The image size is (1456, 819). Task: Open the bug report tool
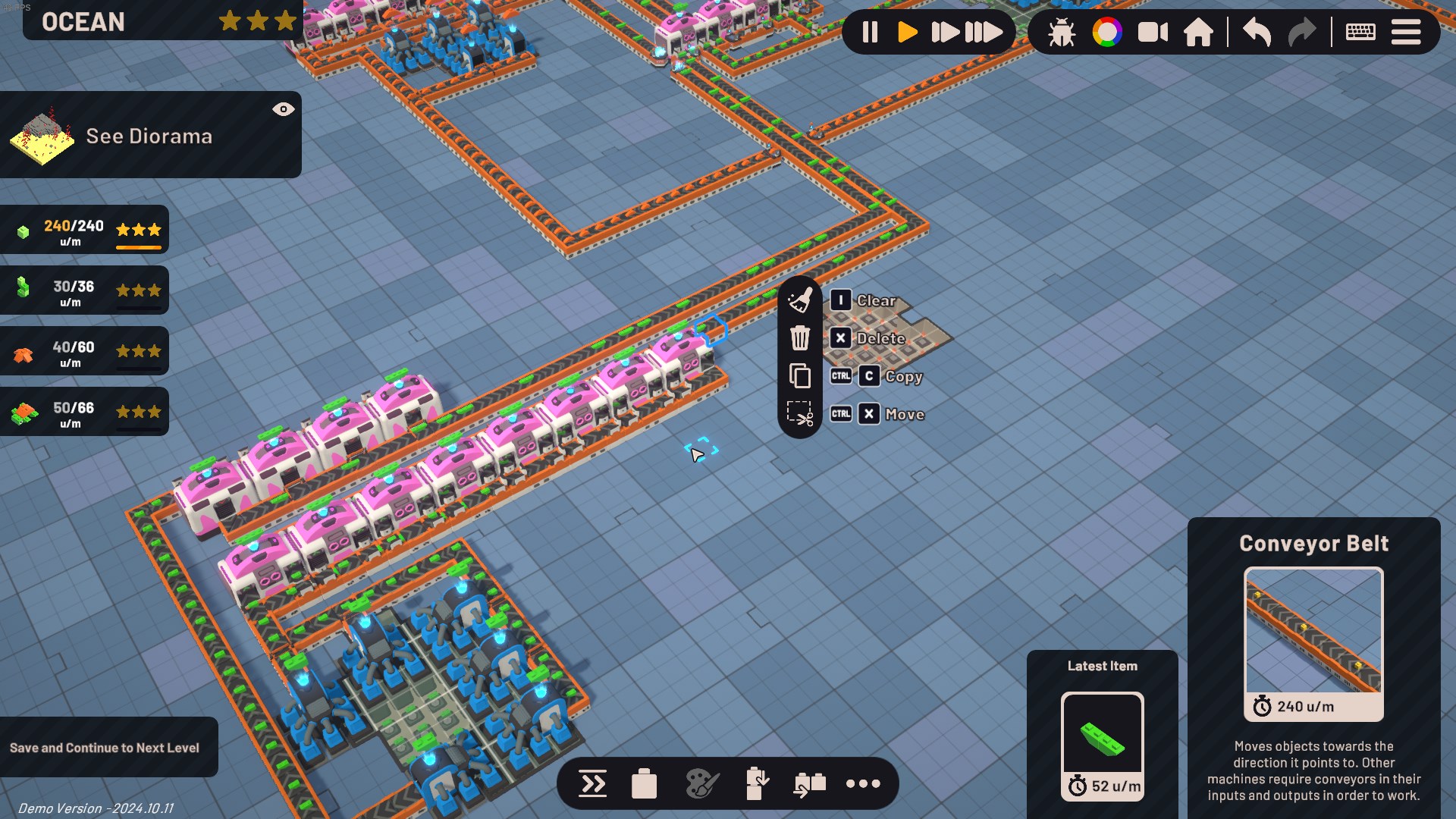click(x=1061, y=32)
